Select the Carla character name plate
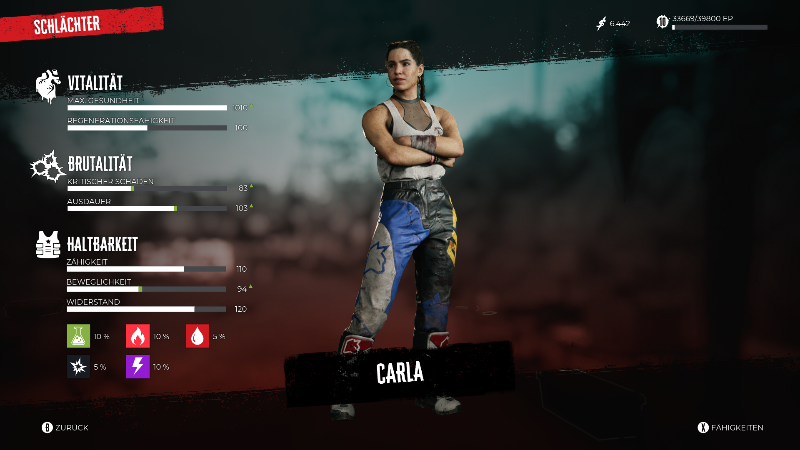The width and height of the screenshot is (800, 450). point(400,373)
